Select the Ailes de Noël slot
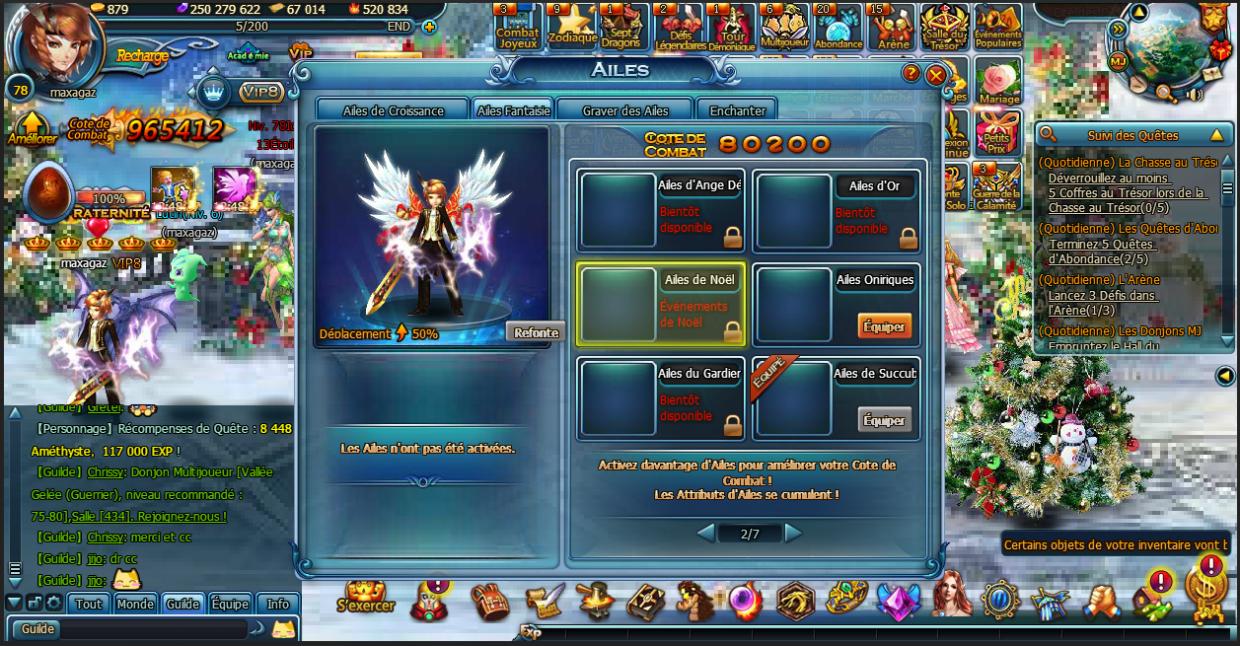Viewport: 1240px width, 646px height. (x=661, y=304)
